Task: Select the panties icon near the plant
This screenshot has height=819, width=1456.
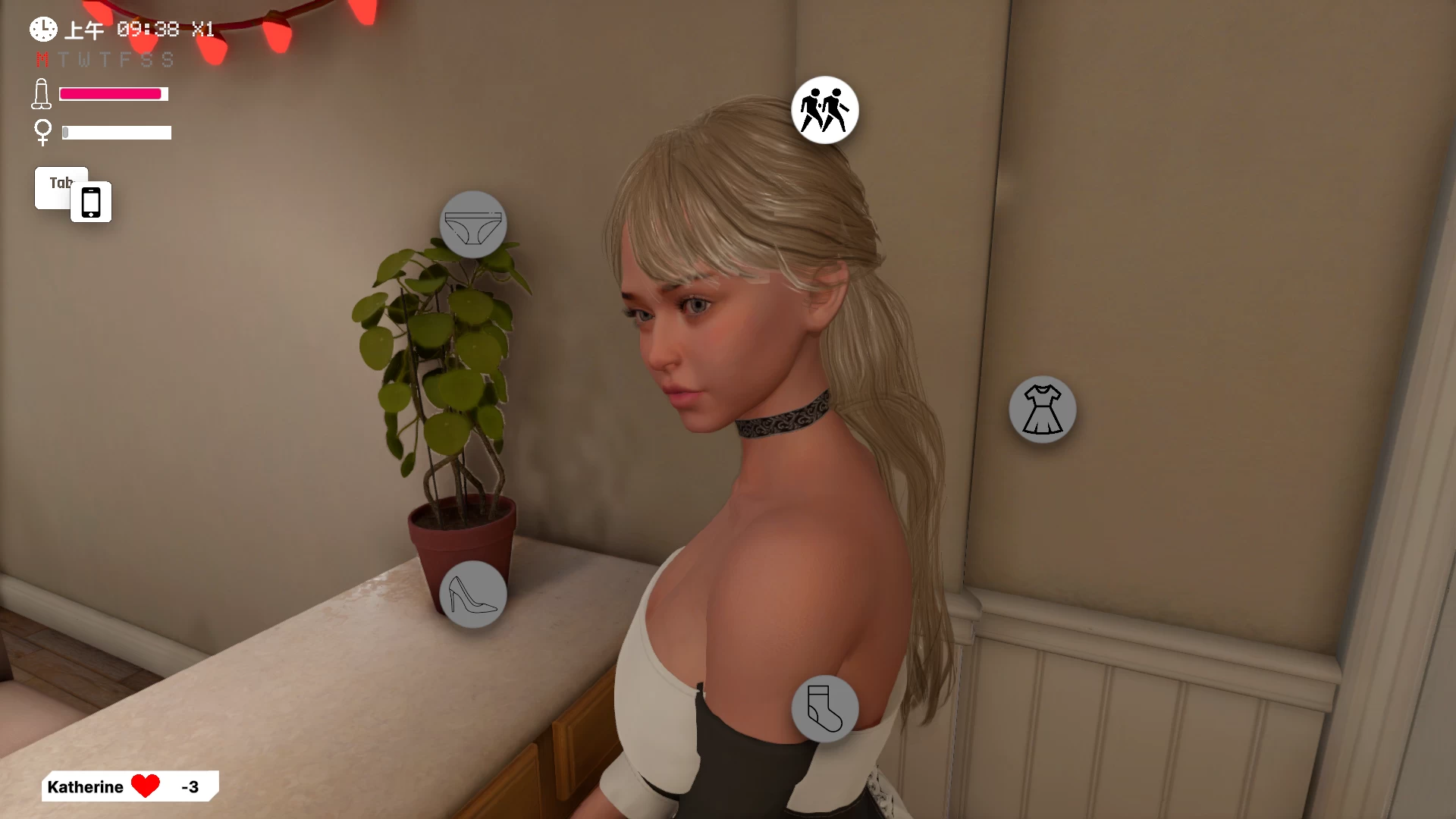Action: [474, 224]
